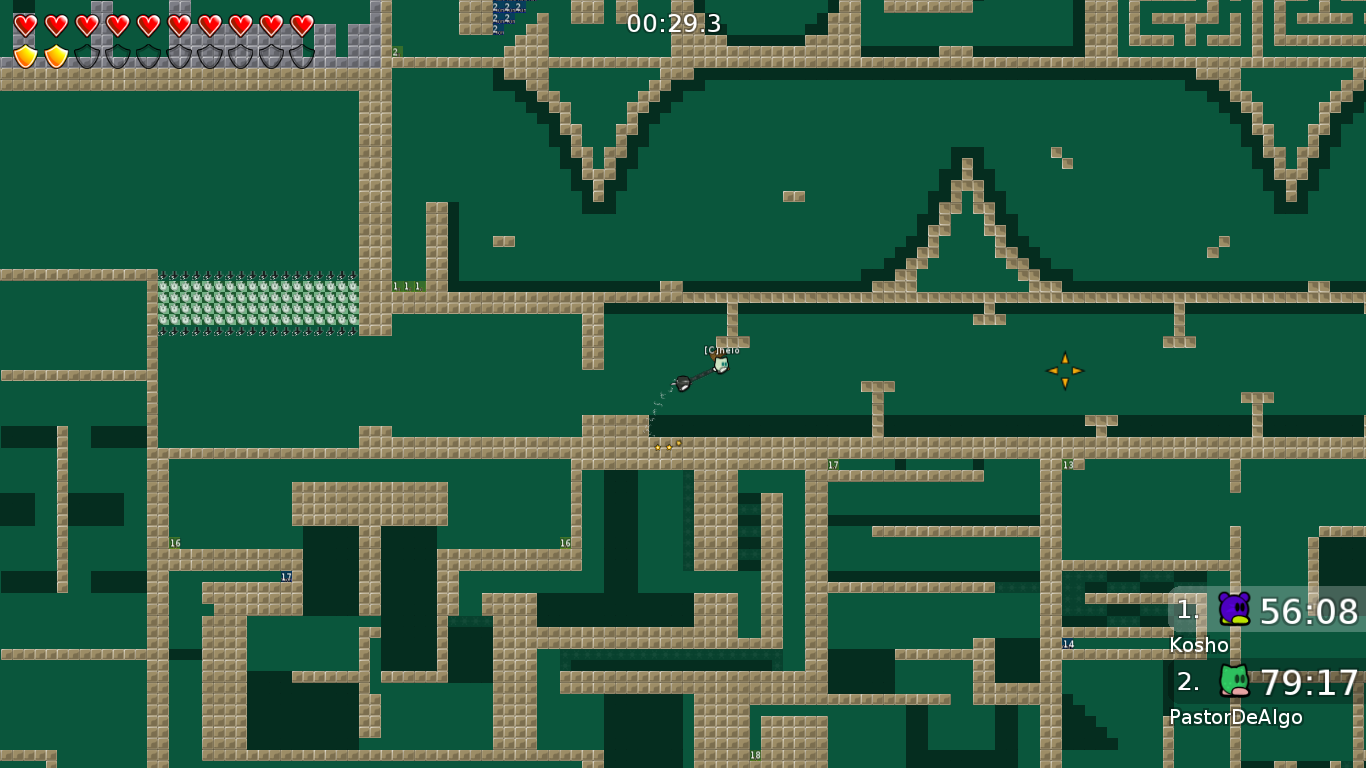
Task: Click the name Kosho in the scoreboard
Action: coord(1201,646)
